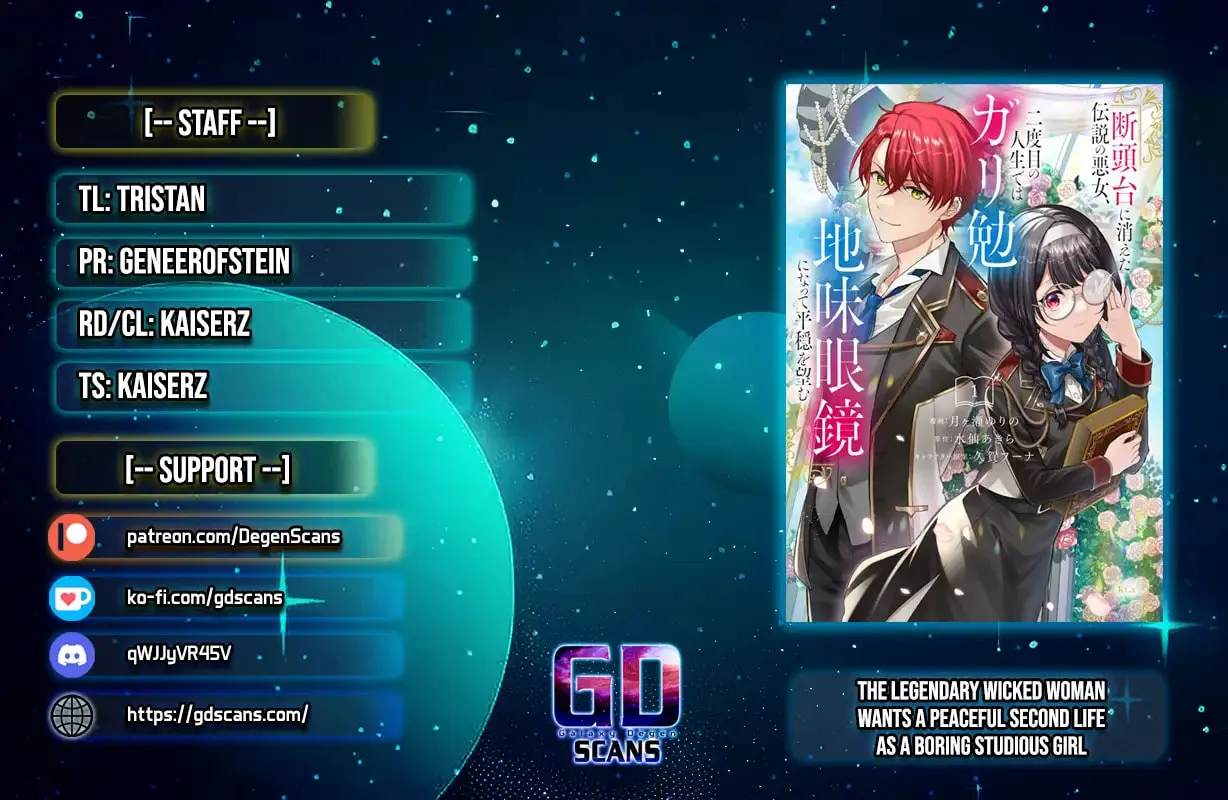Open the patreon.com/DegenScans link
Image resolution: width=1228 pixels, height=800 pixels.
[233, 537]
